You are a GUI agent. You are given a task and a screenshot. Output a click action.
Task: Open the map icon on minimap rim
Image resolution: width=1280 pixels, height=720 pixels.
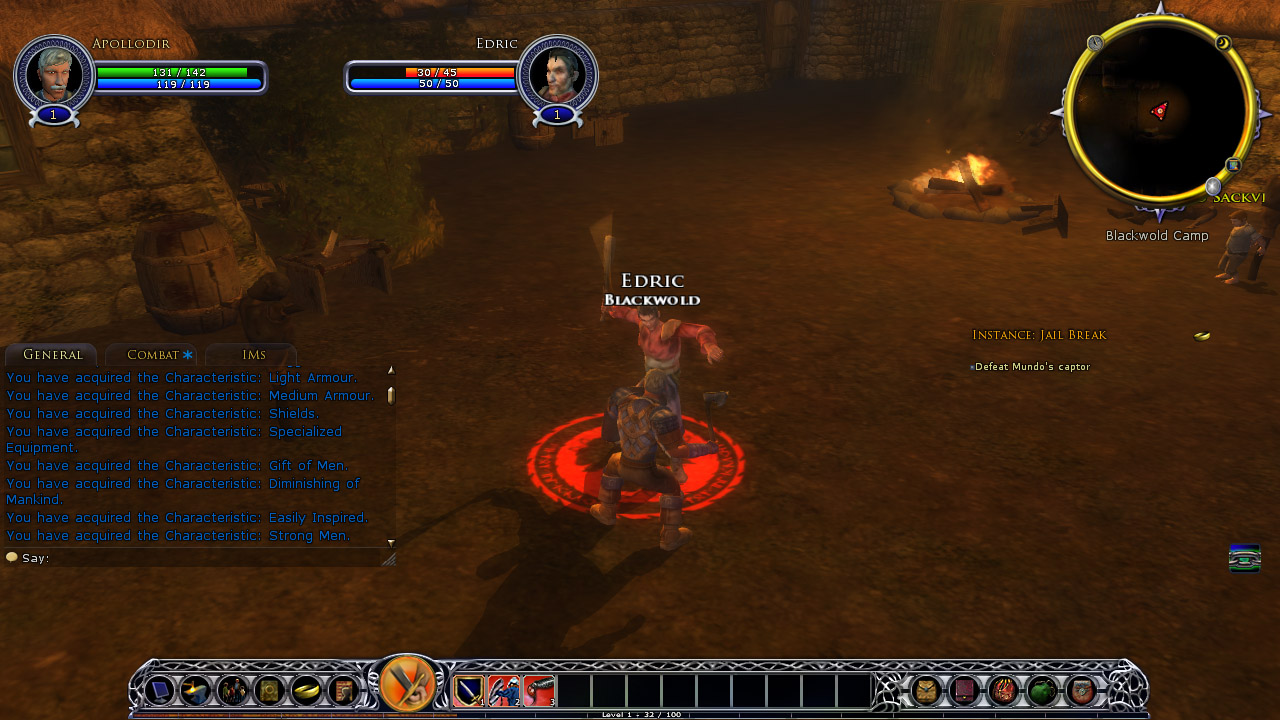pos(1234,165)
